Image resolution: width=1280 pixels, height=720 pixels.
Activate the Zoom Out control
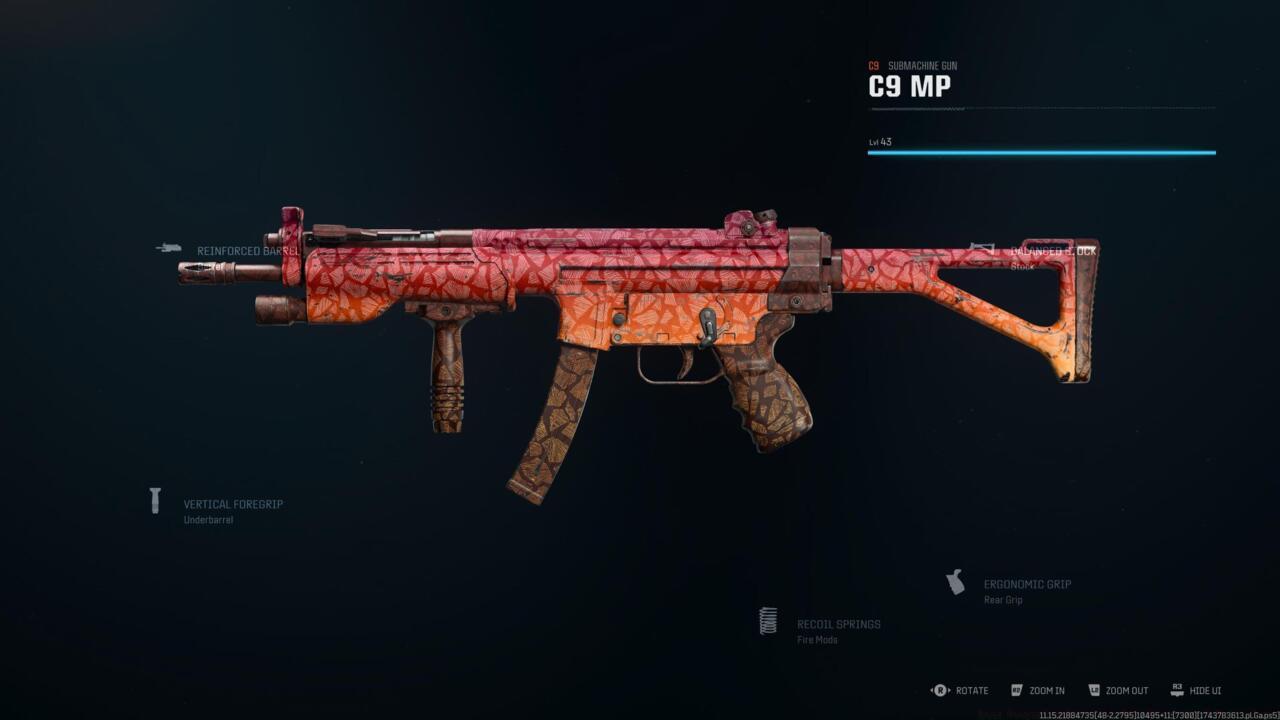point(1126,690)
